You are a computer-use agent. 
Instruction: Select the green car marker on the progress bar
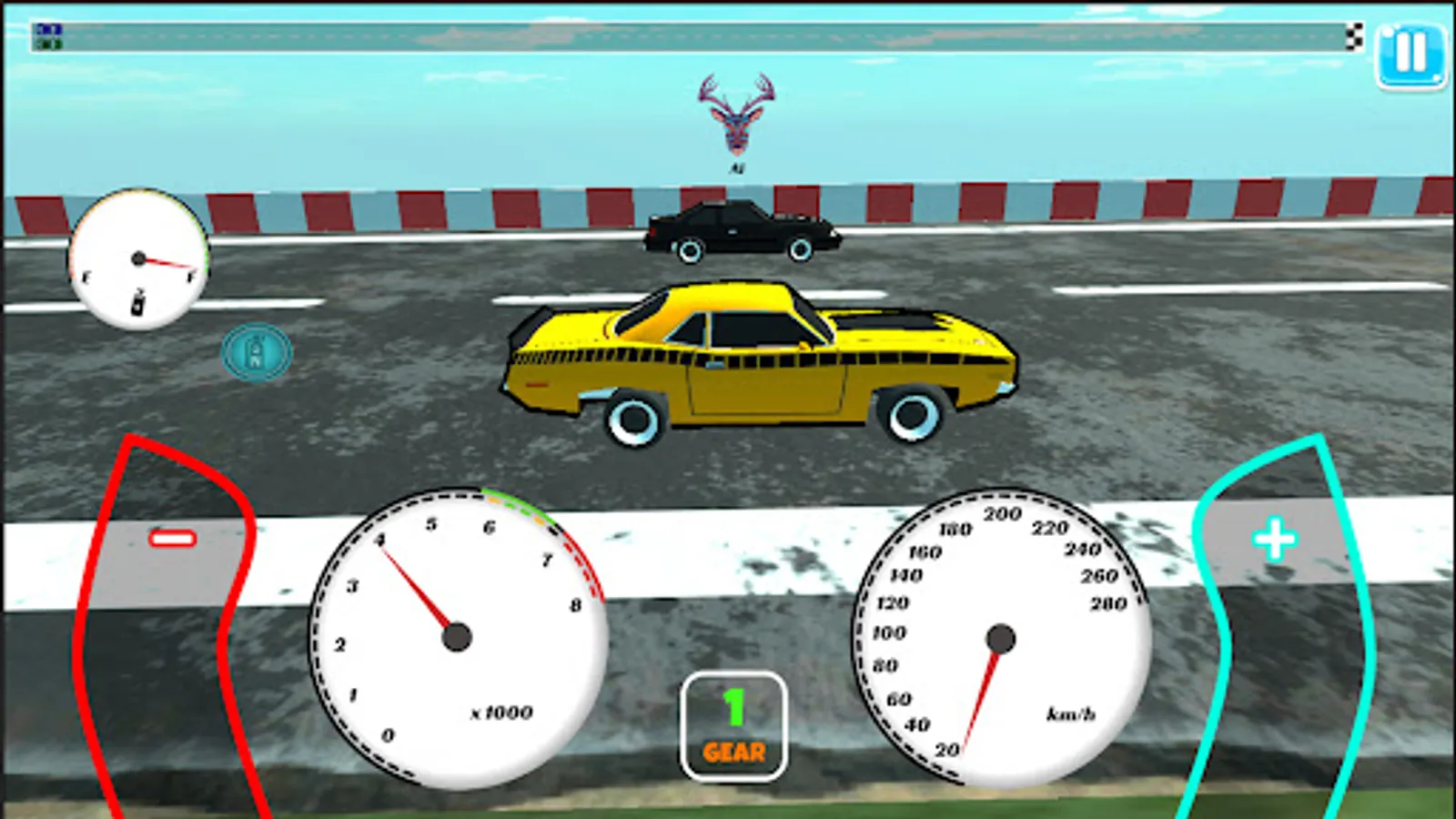48,42
